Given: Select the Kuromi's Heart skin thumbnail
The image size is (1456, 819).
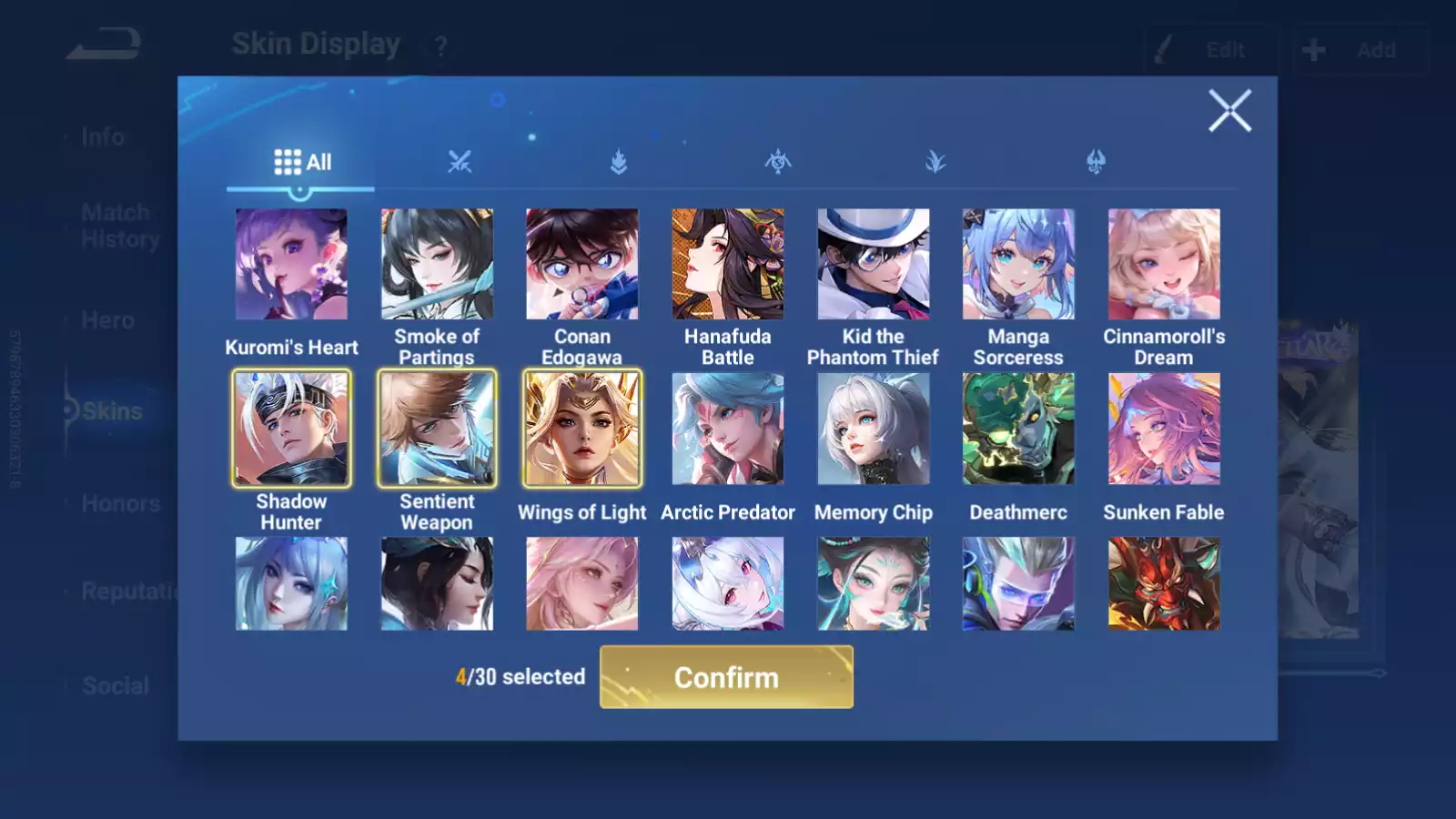Looking at the screenshot, I should [x=291, y=263].
